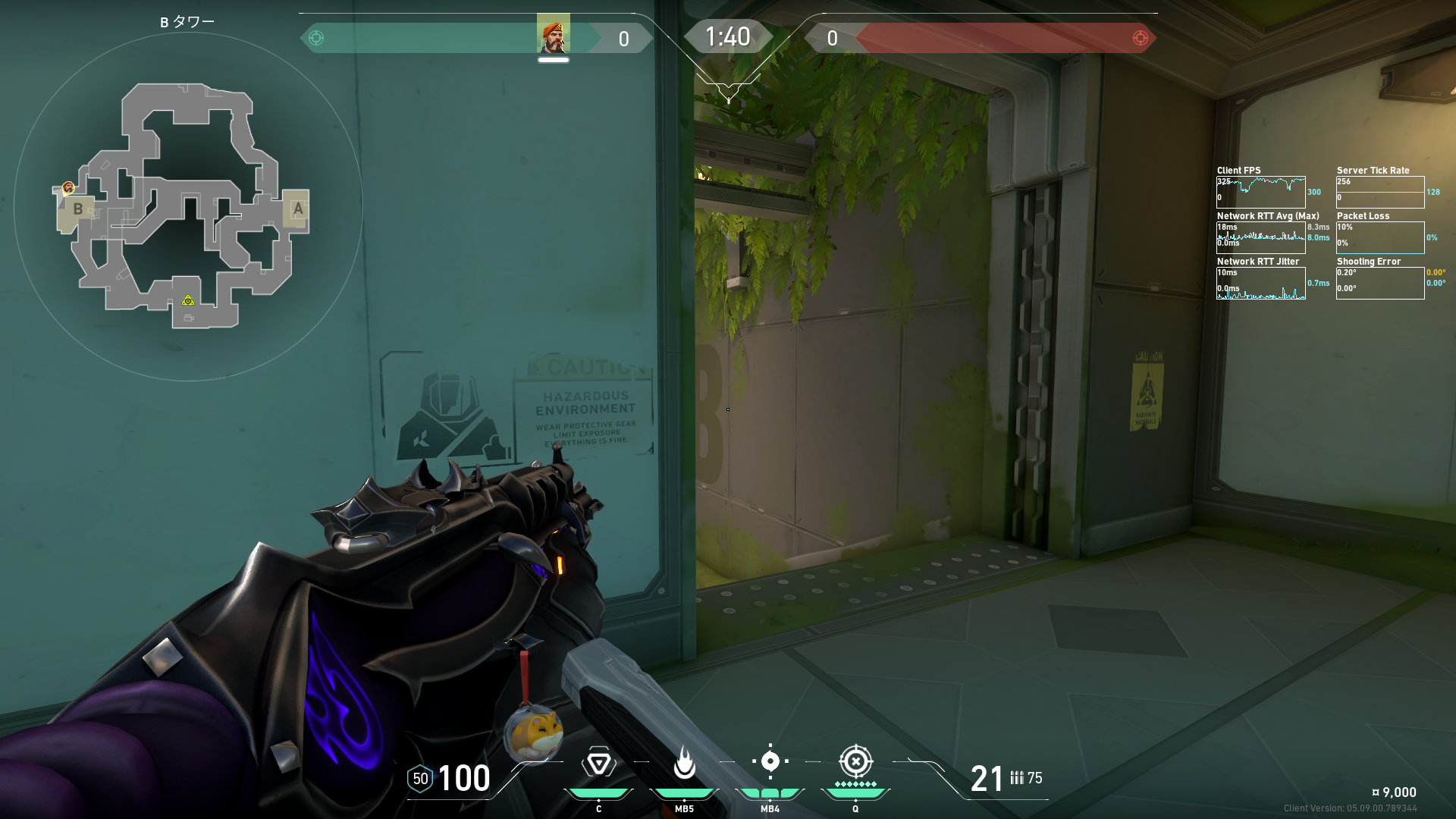Trigger the Orbital Strike ultimate icon

(855, 761)
